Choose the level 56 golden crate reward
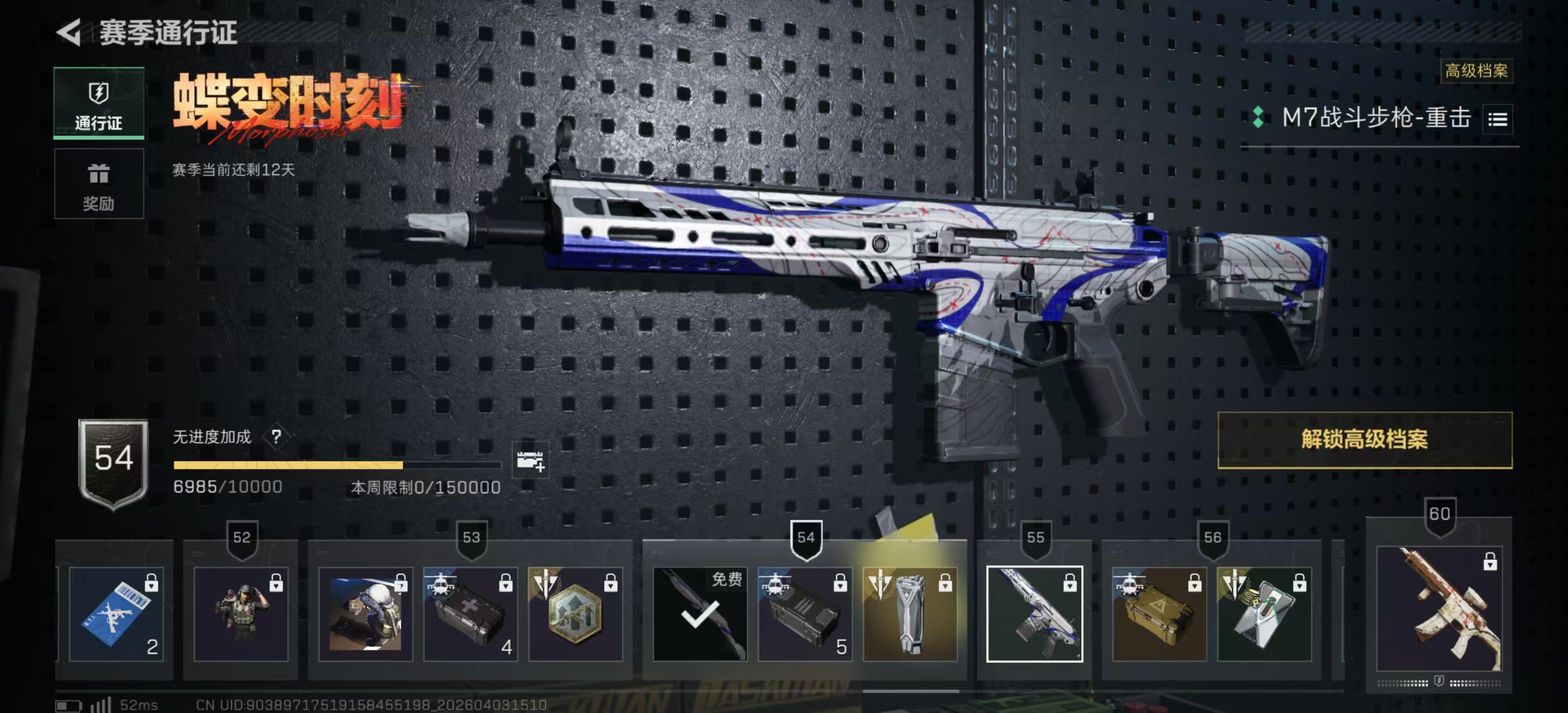Image resolution: width=1568 pixels, height=713 pixels. [x=1159, y=614]
